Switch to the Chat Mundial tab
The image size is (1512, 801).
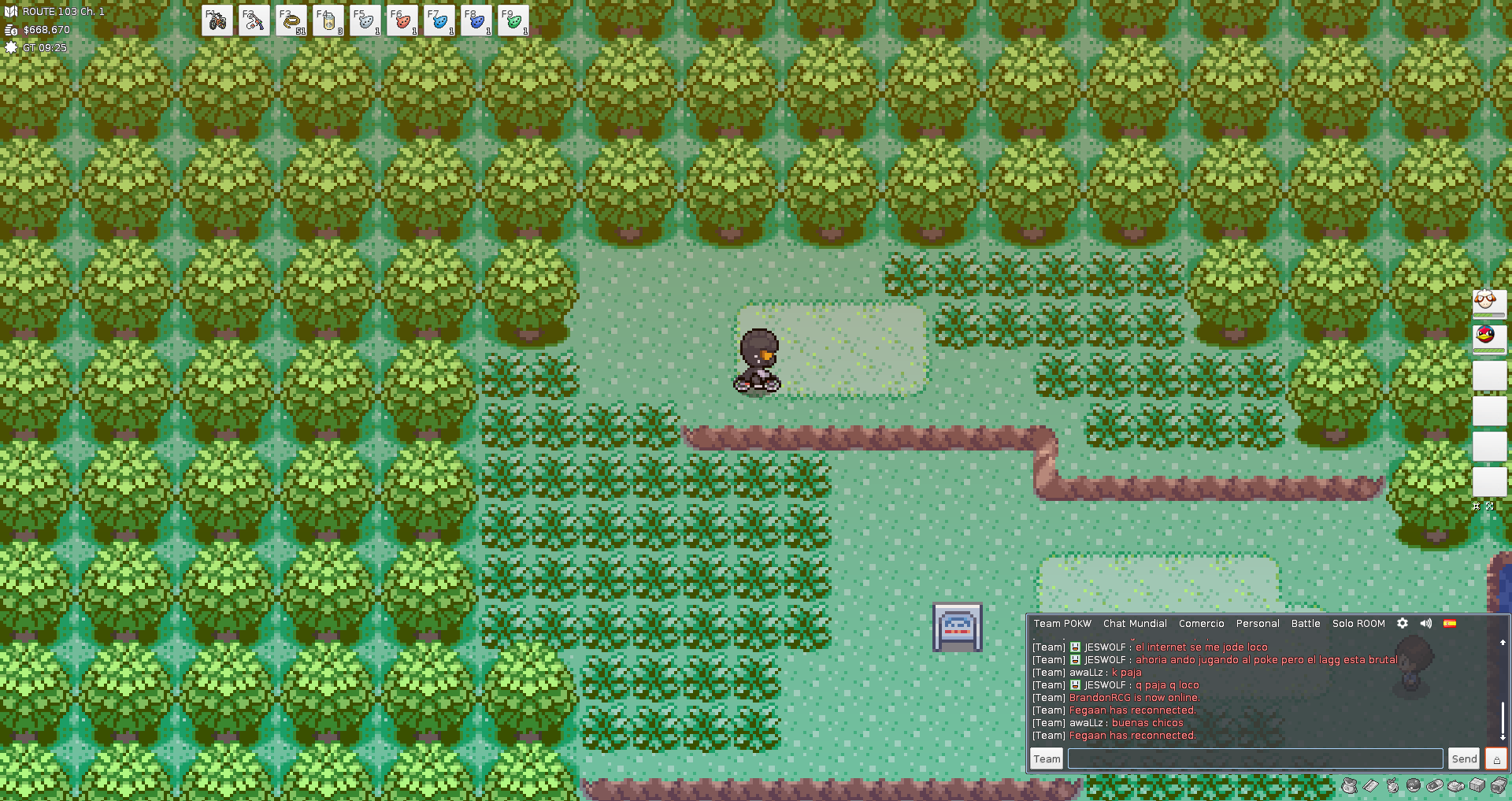point(1135,624)
